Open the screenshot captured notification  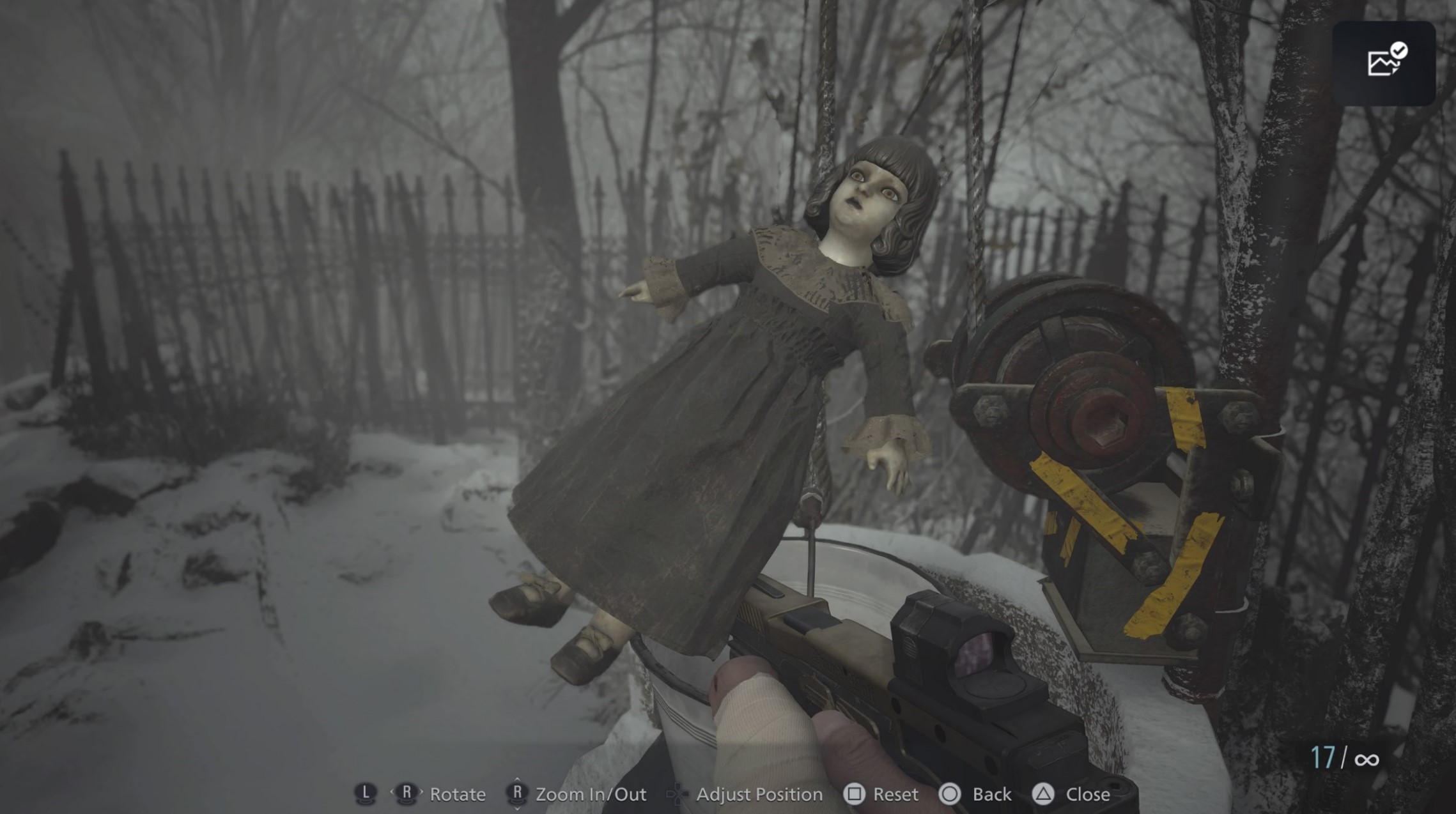click(x=1384, y=63)
